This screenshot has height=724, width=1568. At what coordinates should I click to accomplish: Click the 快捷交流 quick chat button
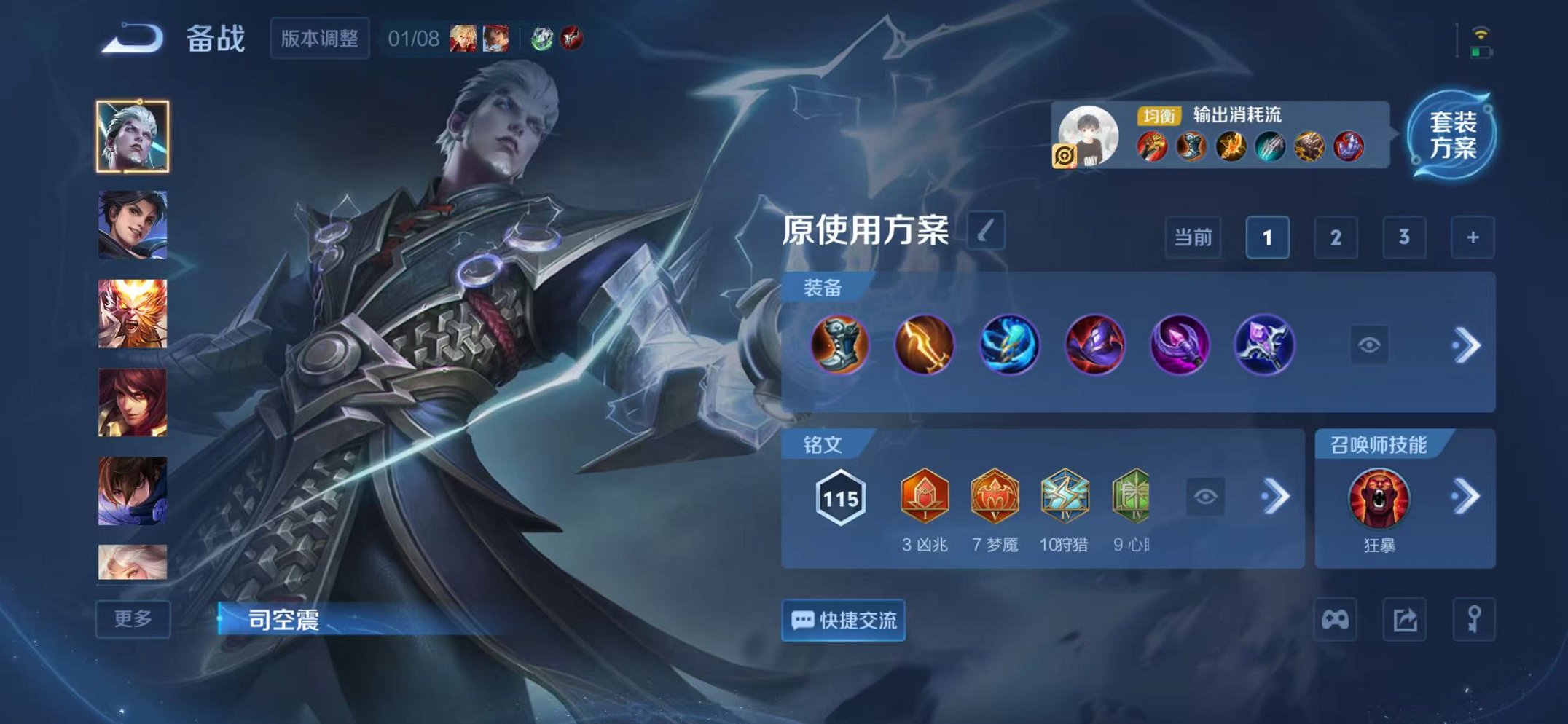coord(843,620)
